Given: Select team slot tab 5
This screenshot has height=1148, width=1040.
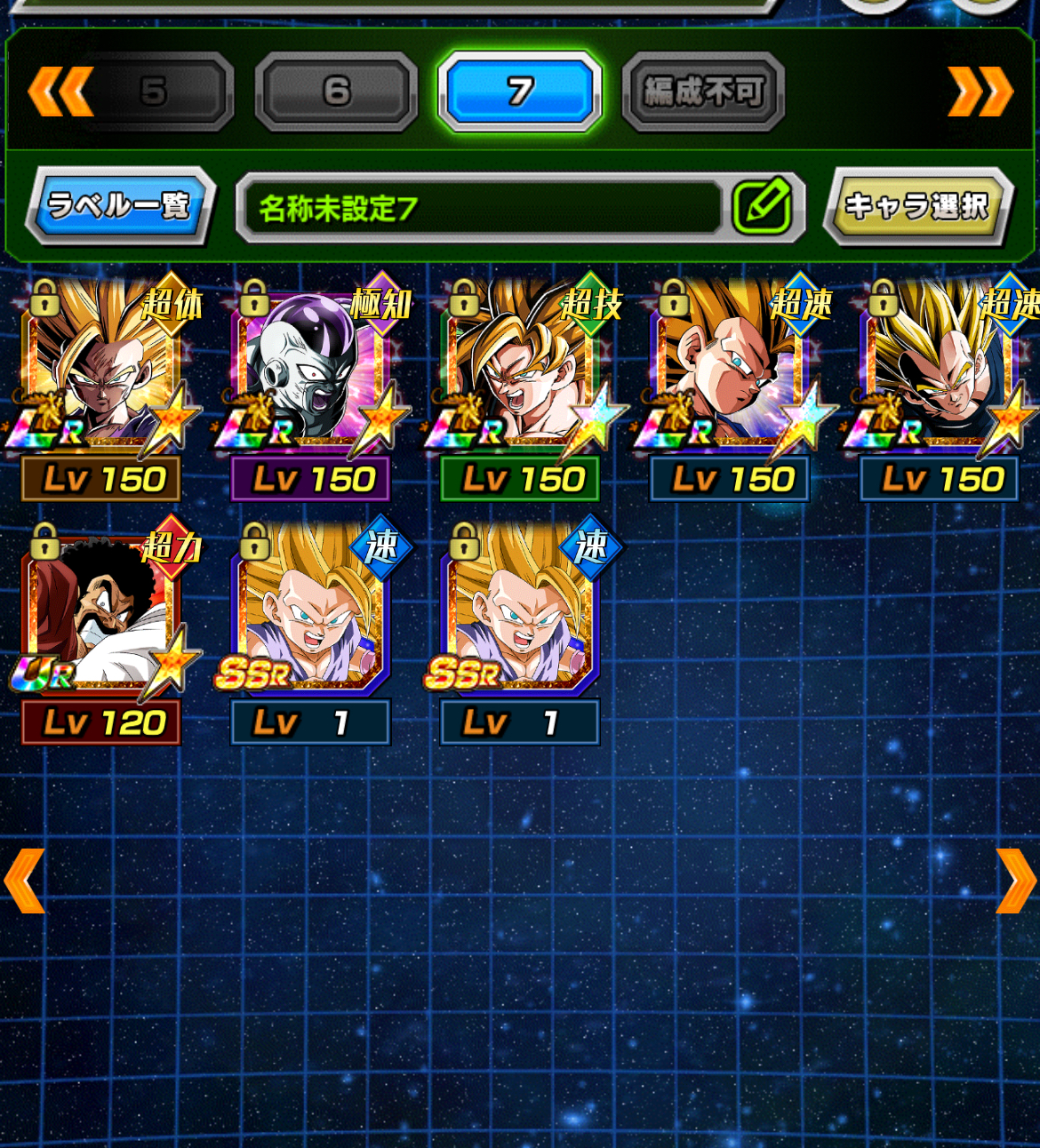Looking at the screenshot, I should (x=154, y=92).
